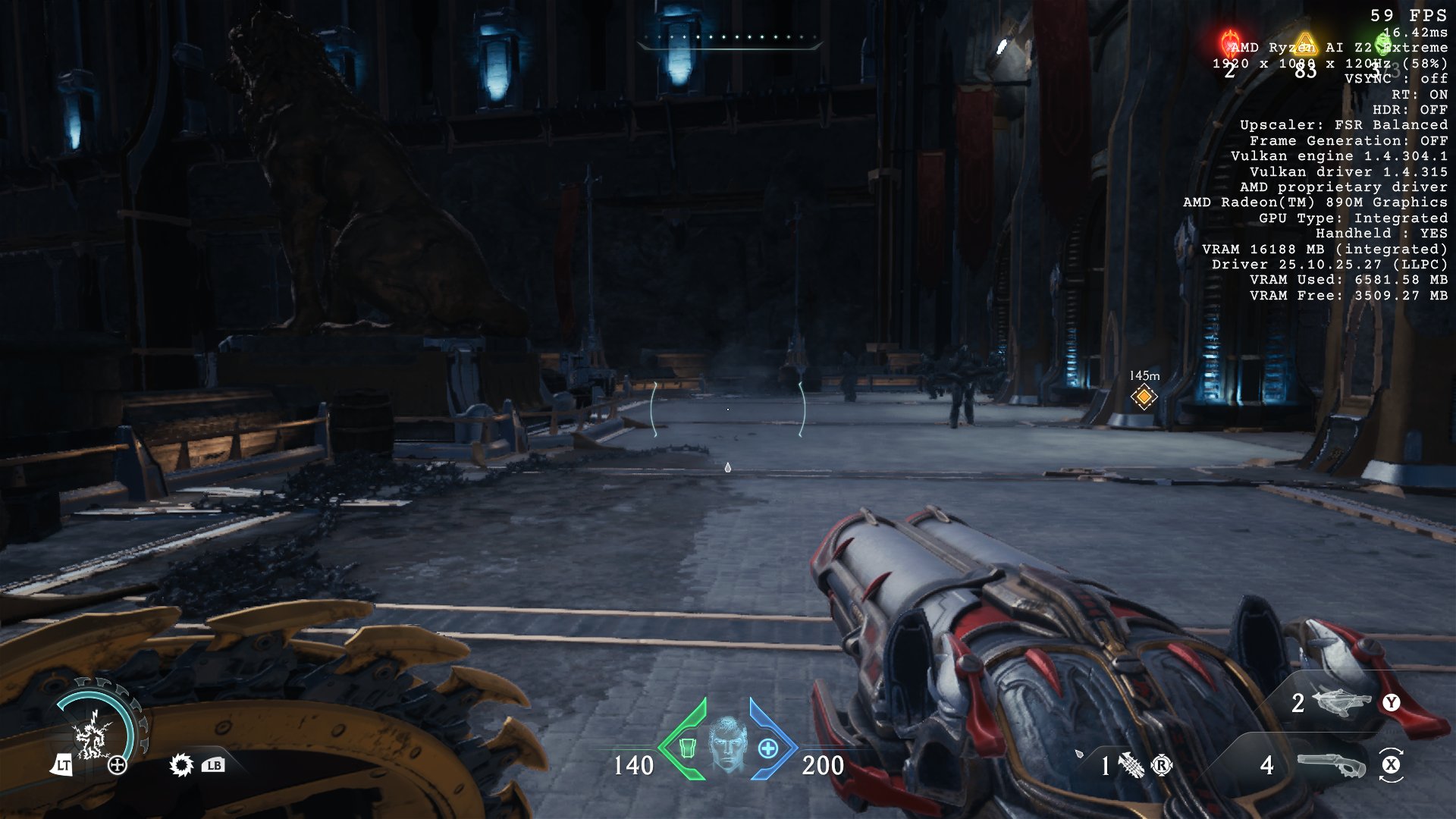The width and height of the screenshot is (1456, 819).
Task: Click the compass bar at the top
Action: tap(729, 38)
